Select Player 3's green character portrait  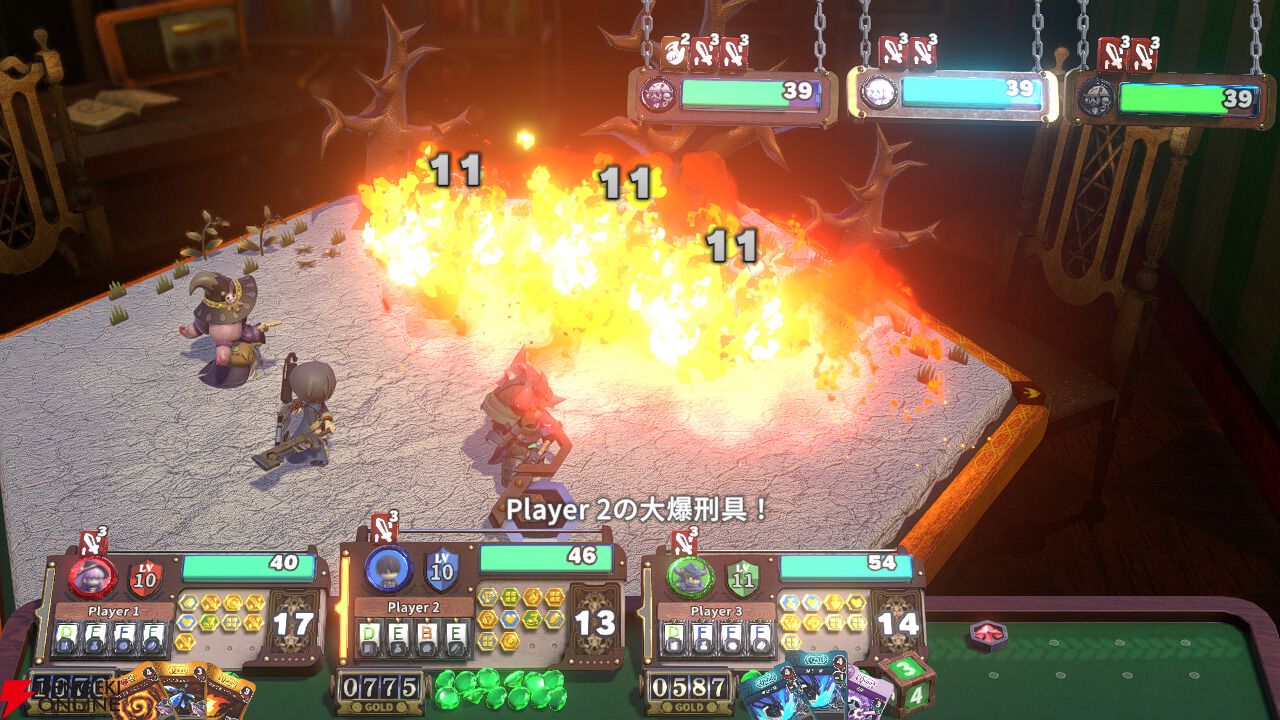pos(690,576)
